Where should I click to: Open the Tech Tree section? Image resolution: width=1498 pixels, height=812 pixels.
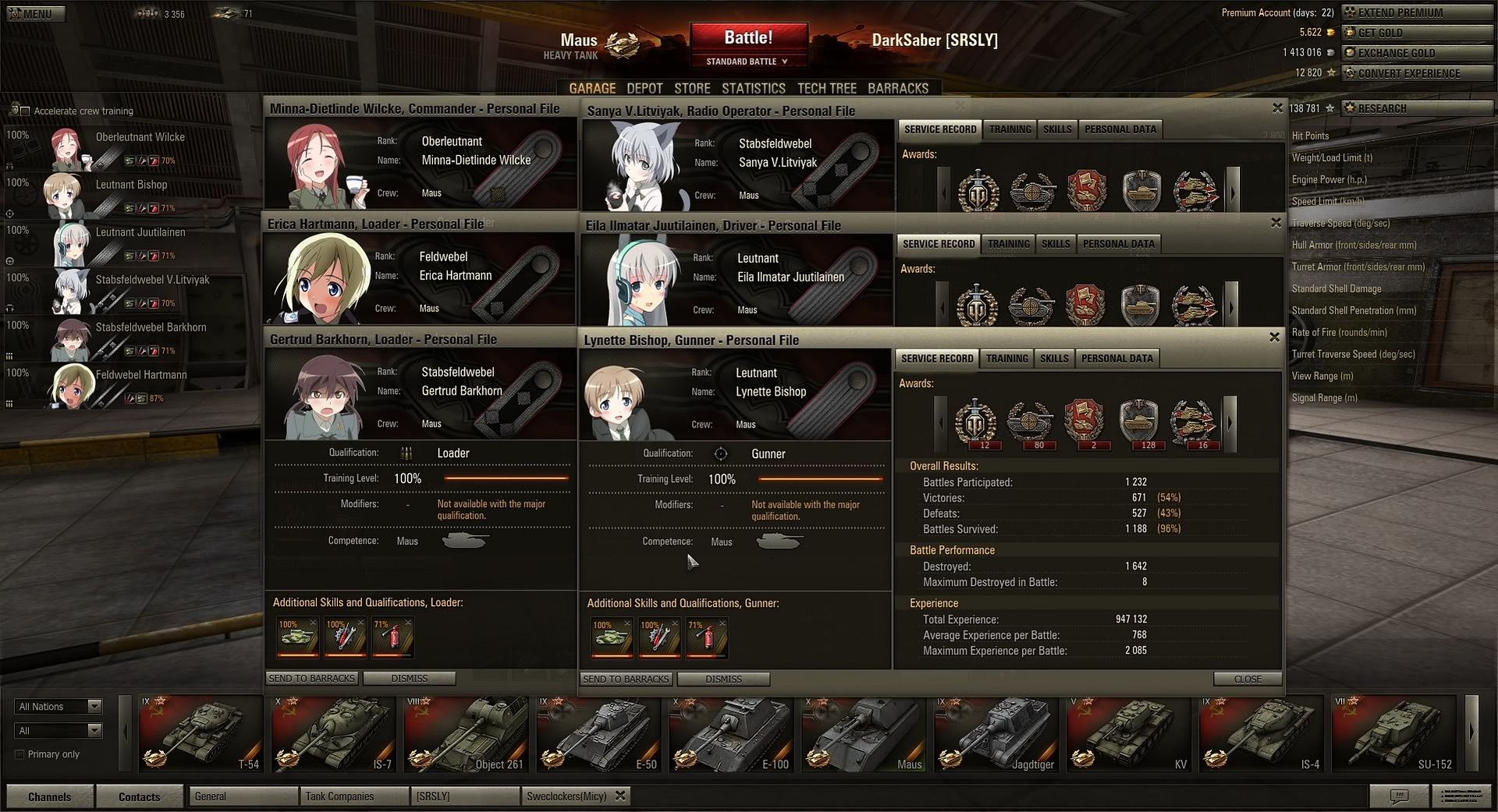(826, 89)
